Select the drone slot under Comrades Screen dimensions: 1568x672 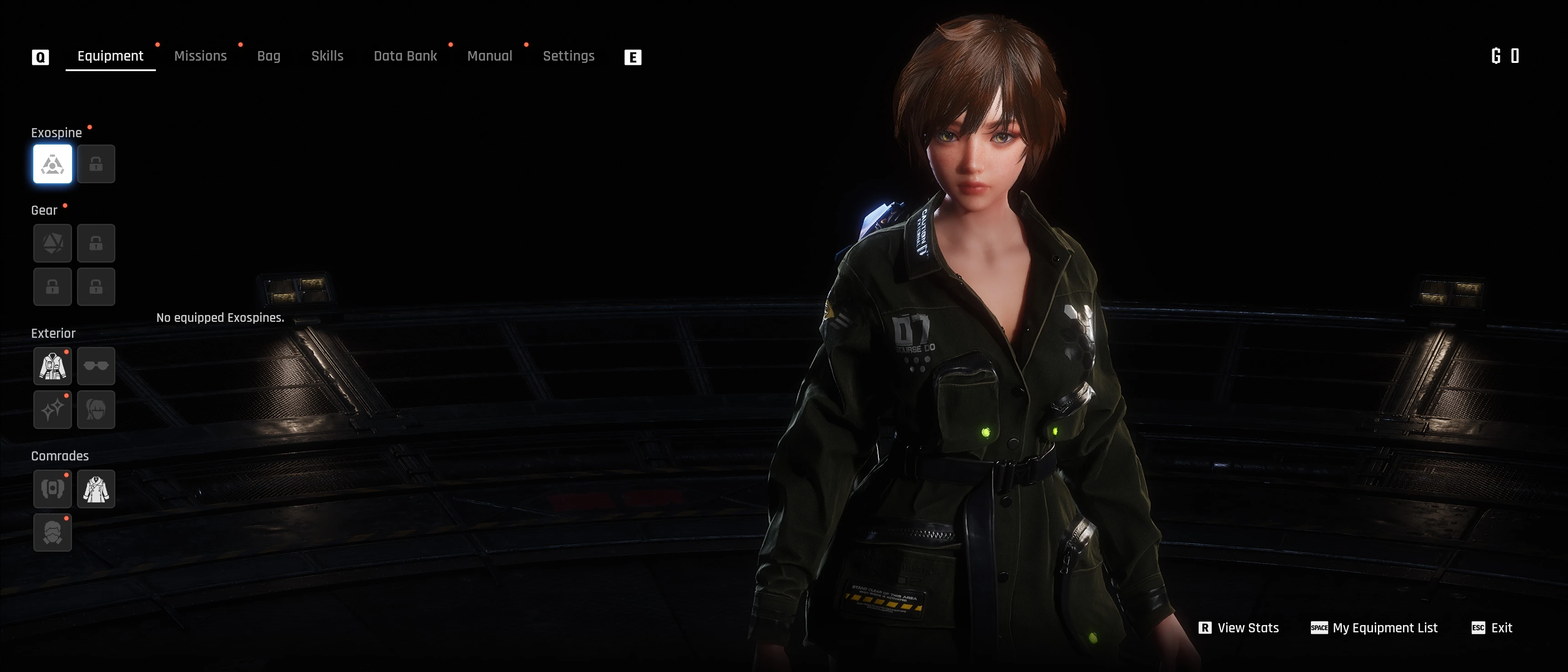coord(52,489)
